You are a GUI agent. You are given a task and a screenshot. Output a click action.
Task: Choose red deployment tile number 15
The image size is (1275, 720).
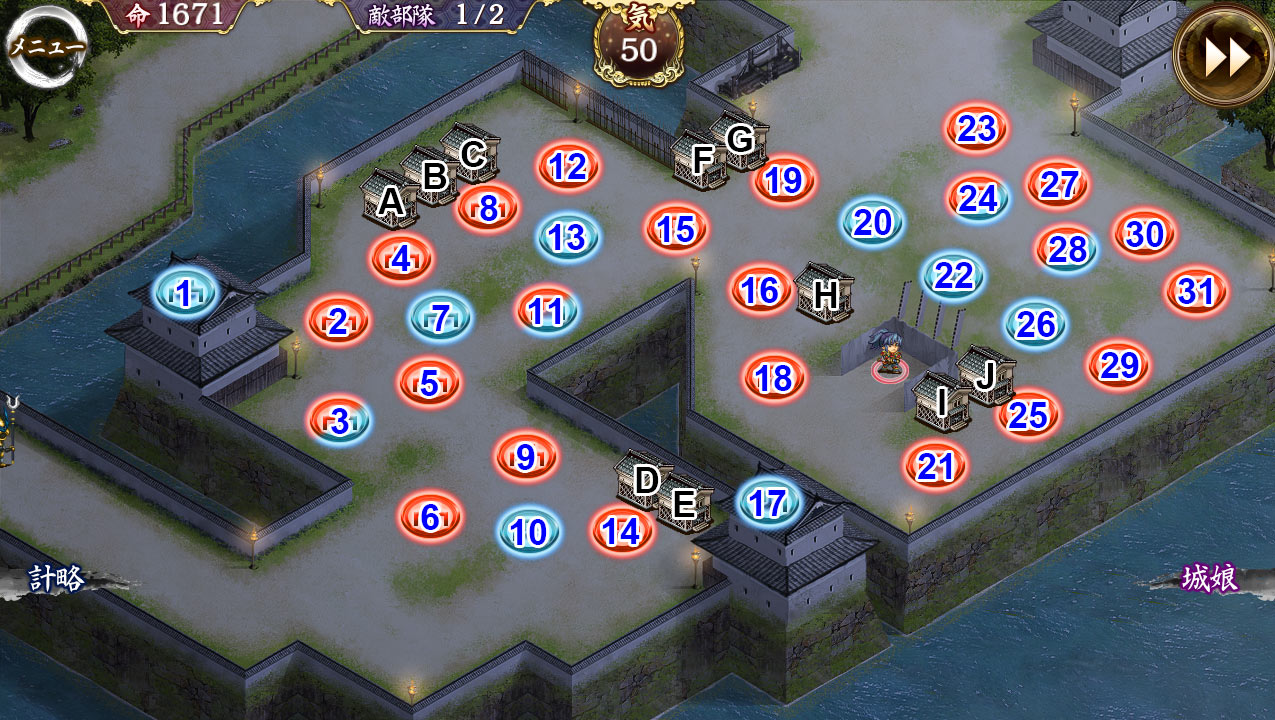click(x=676, y=228)
